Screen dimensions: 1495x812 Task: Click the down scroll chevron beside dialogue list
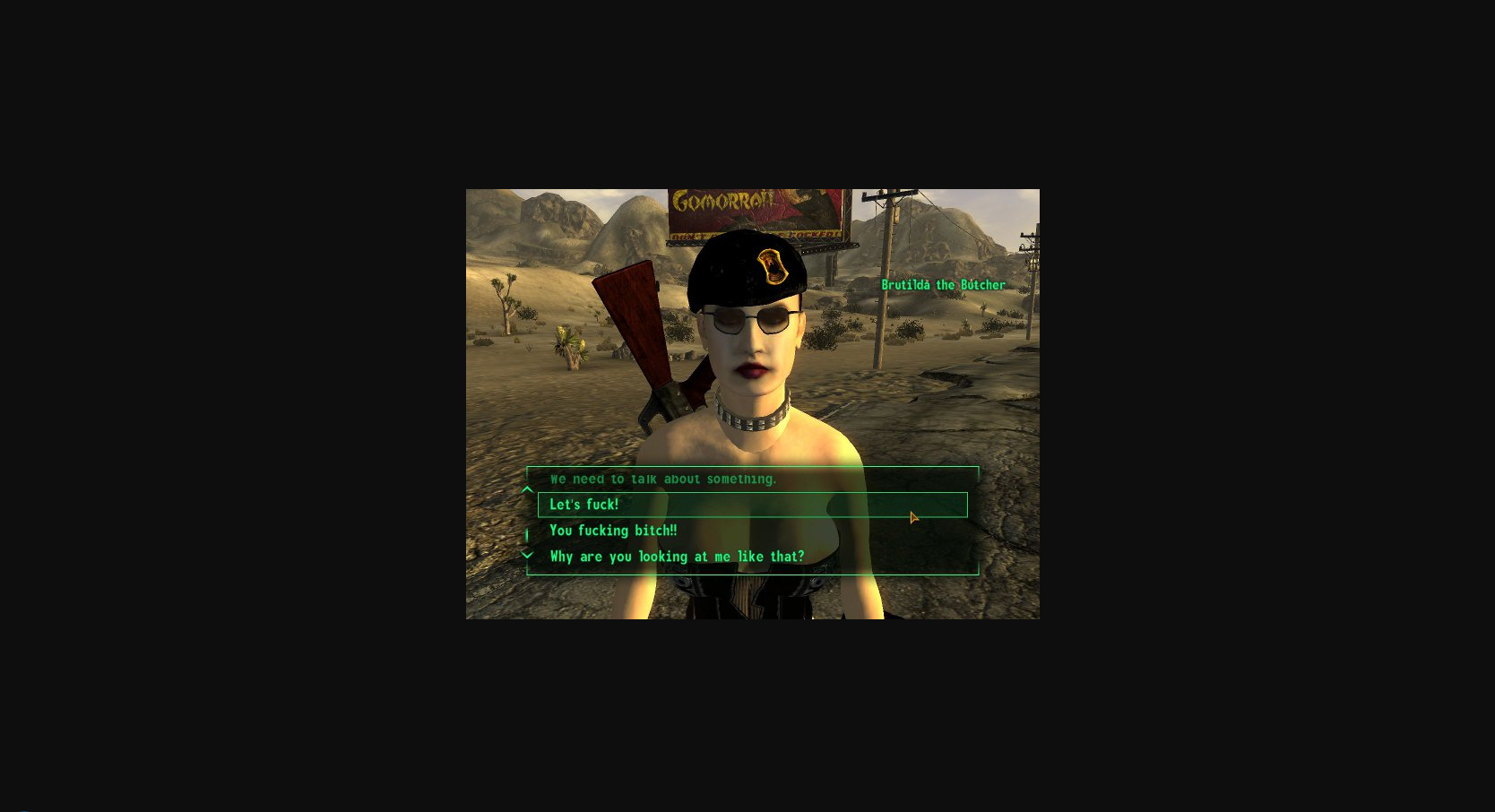click(x=527, y=554)
